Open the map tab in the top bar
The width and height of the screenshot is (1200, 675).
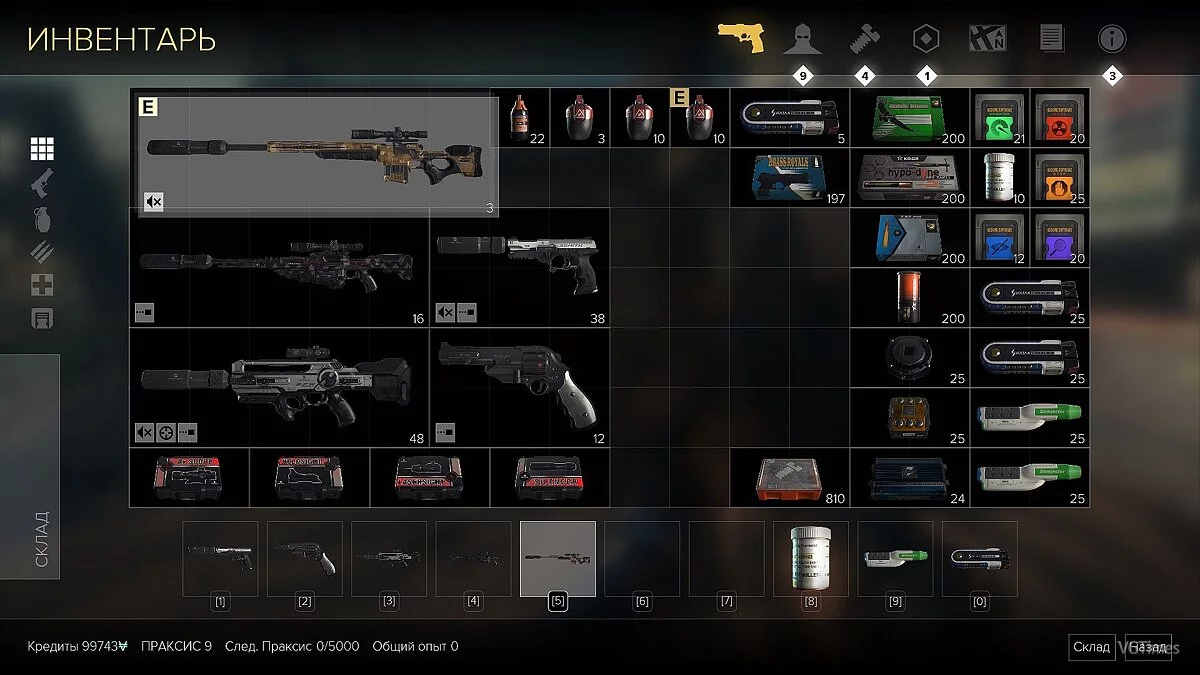tap(988, 40)
